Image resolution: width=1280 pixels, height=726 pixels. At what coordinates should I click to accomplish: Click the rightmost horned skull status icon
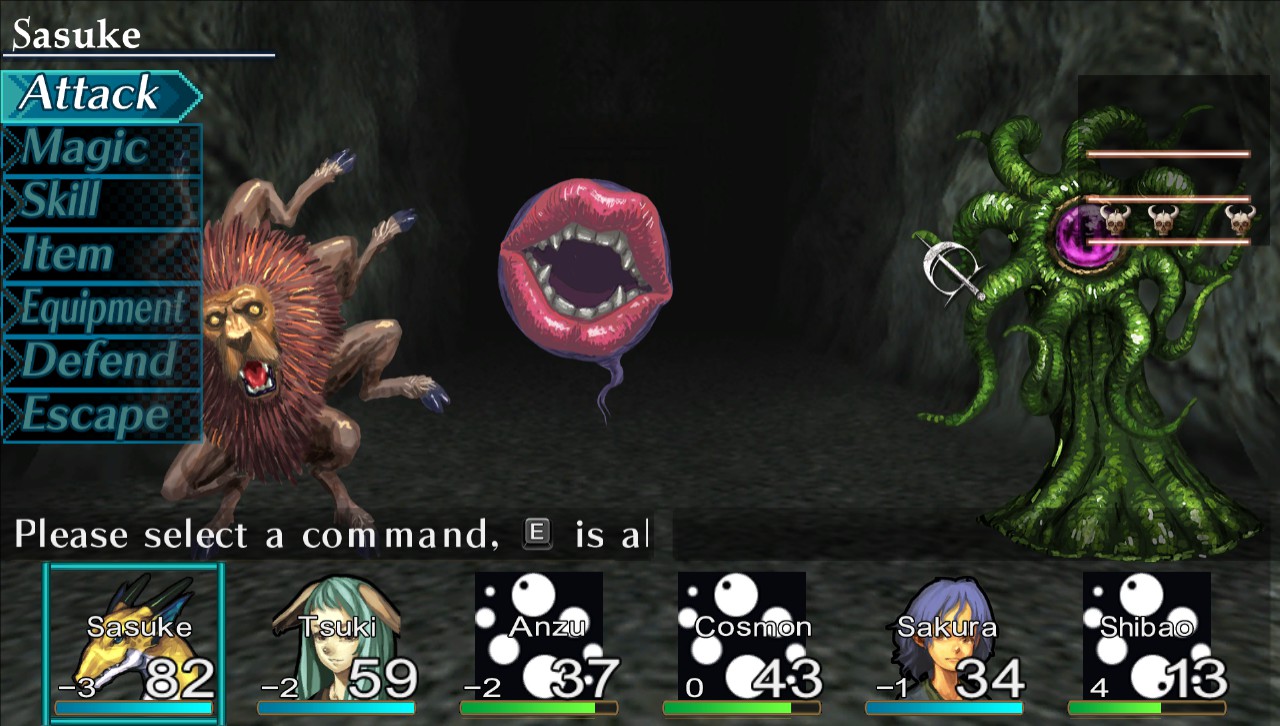pyautogui.click(x=1239, y=221)
